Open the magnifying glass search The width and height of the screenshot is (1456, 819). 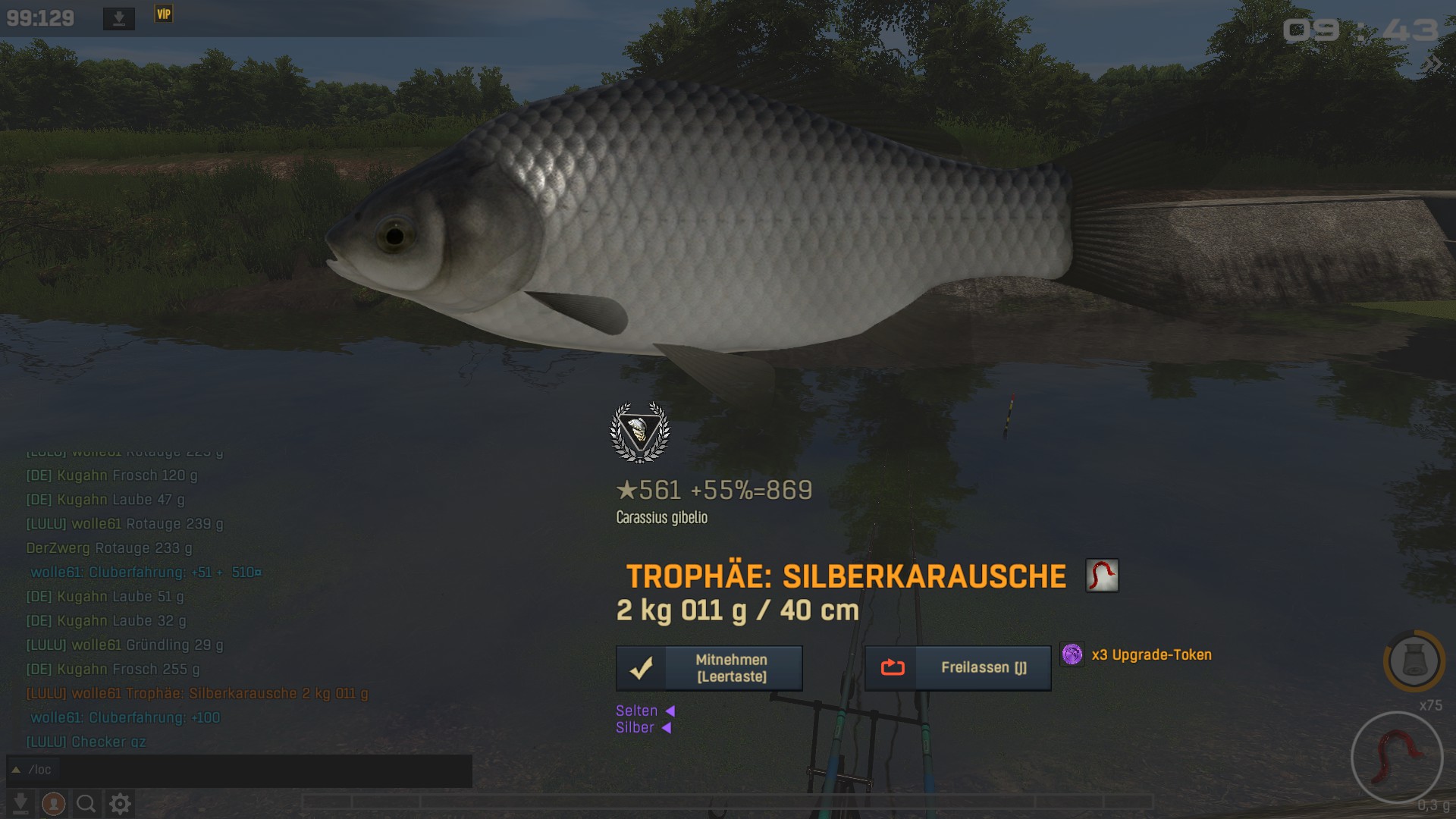point(86,803)
